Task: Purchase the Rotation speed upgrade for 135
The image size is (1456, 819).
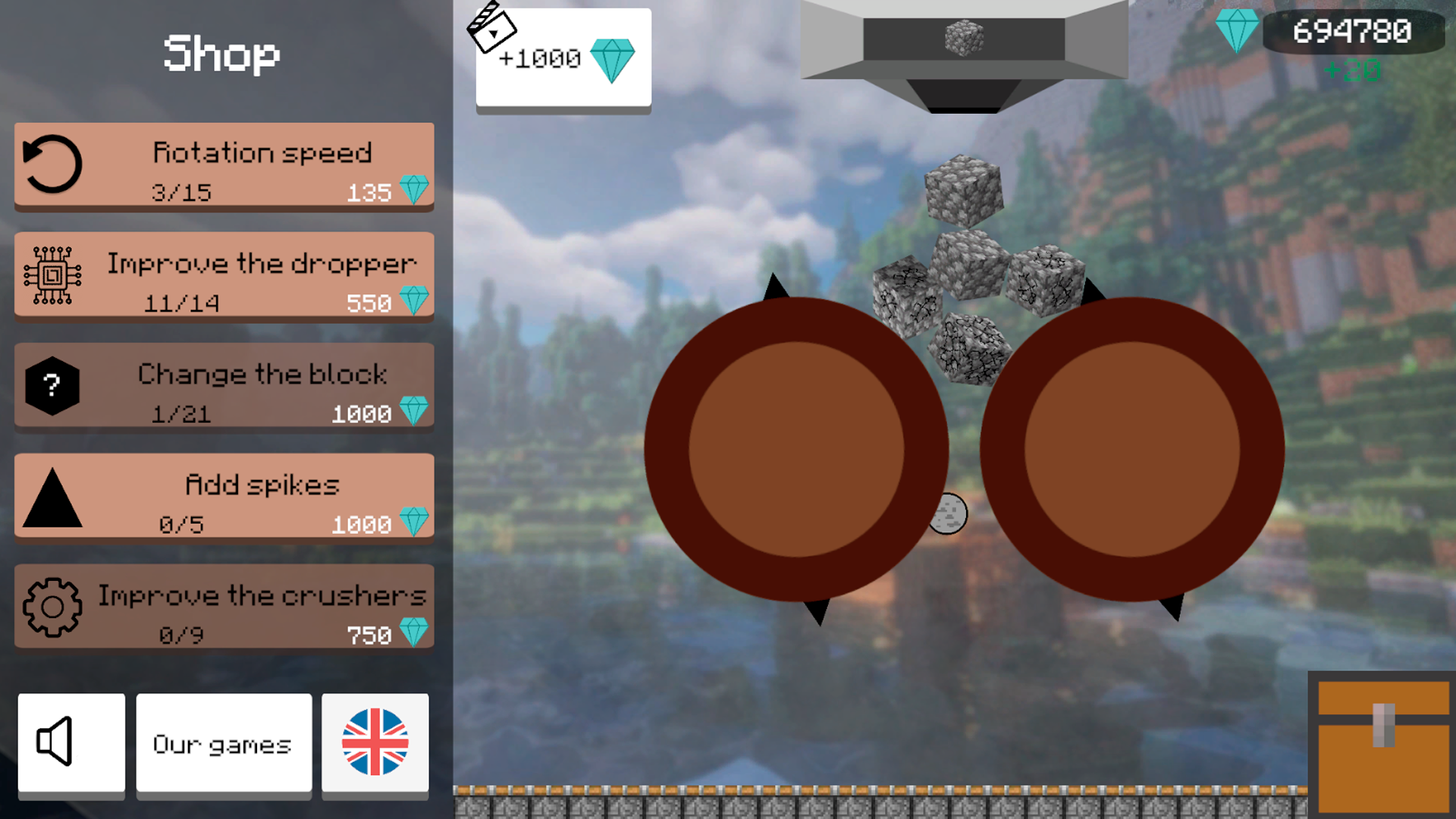Action: [x=224, y=168]
